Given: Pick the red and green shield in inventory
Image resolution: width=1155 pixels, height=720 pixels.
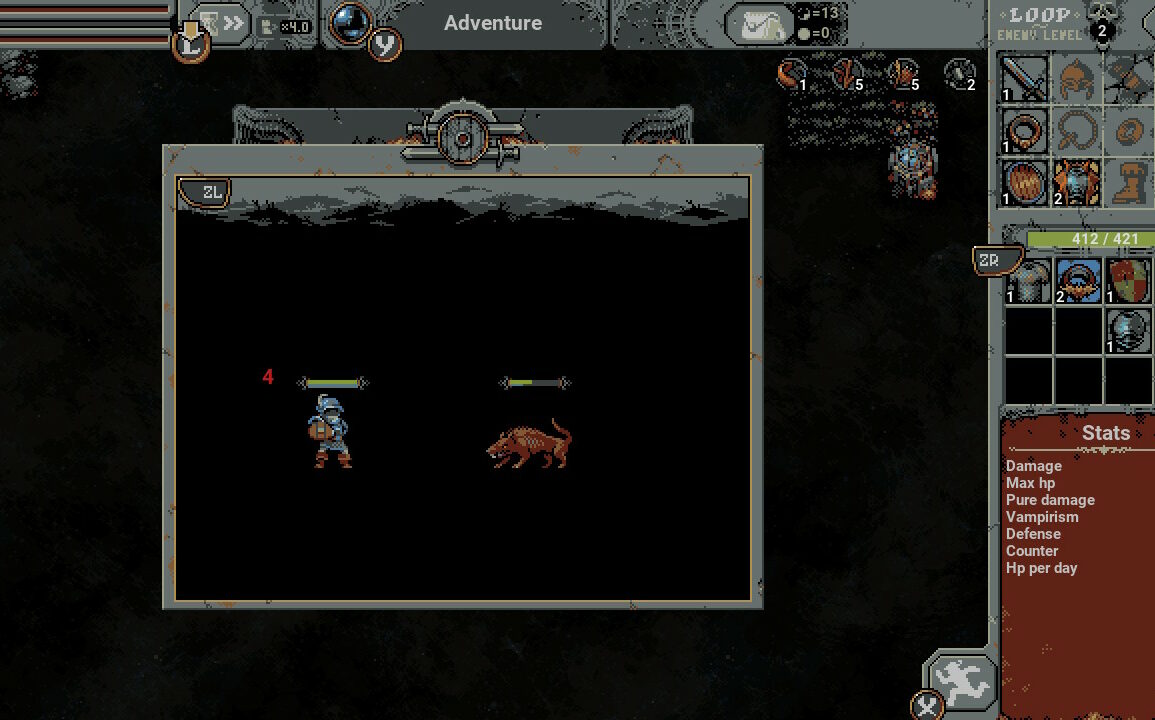Looking at the screenshot, I should pos(1129,281).
